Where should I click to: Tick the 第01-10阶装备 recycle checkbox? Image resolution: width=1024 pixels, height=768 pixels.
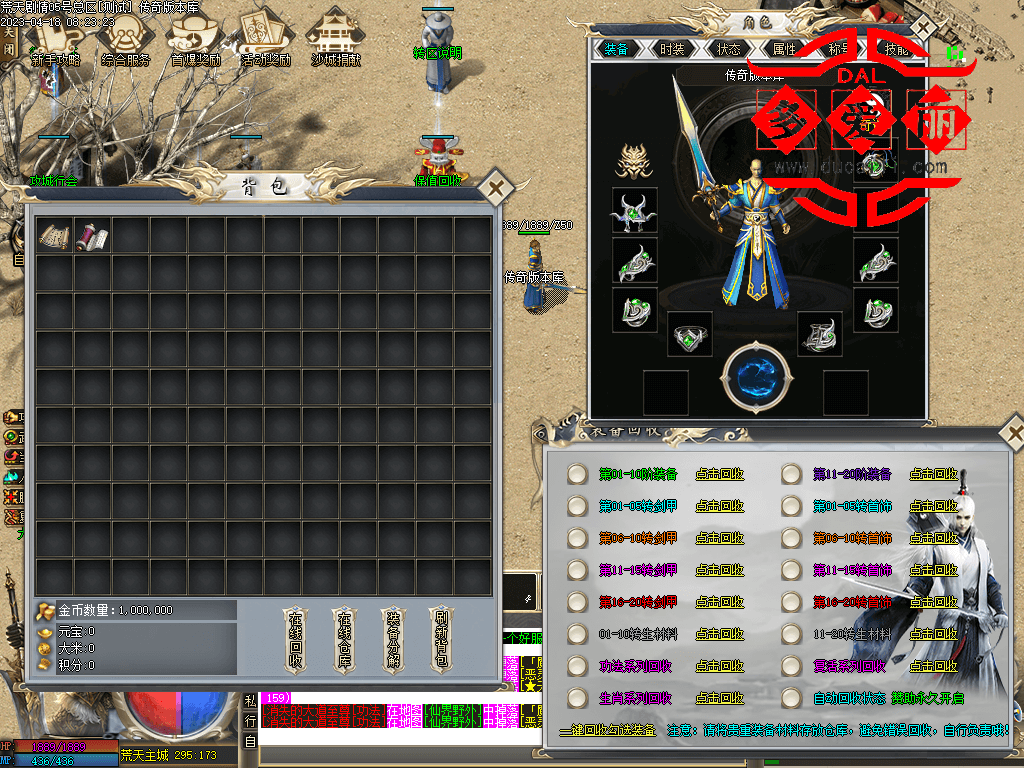[577, 474]
